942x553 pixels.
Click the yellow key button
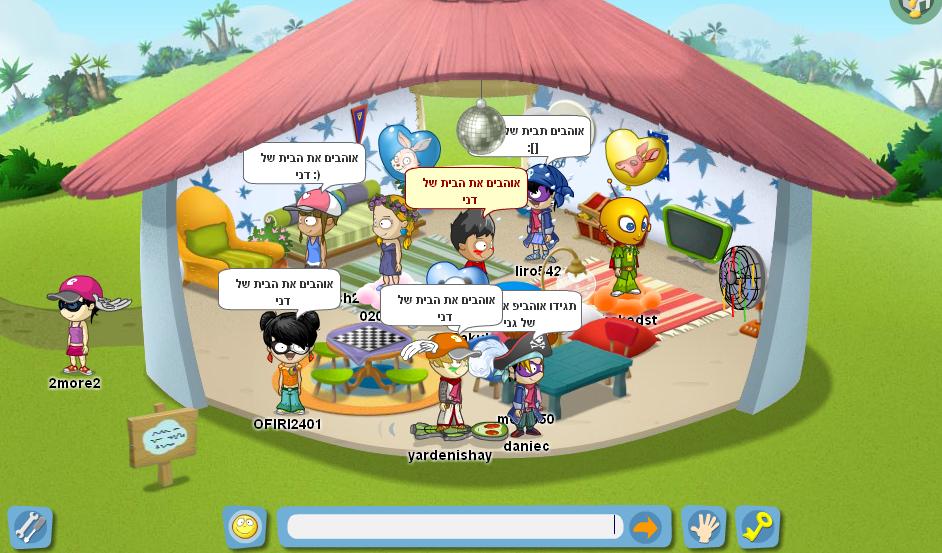757,527
